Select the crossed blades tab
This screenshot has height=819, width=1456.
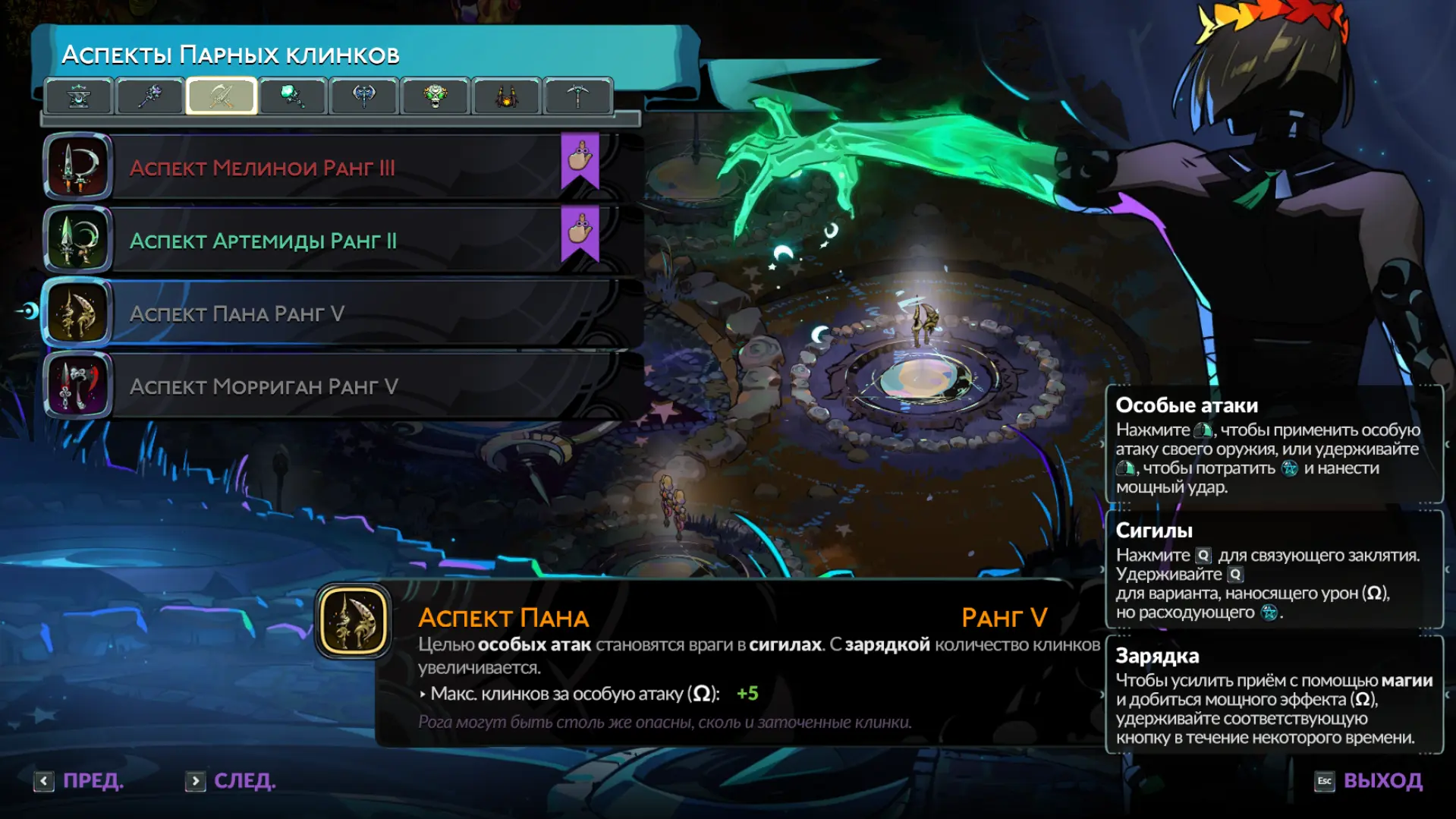pyautogui.click(x=222, y=96)
